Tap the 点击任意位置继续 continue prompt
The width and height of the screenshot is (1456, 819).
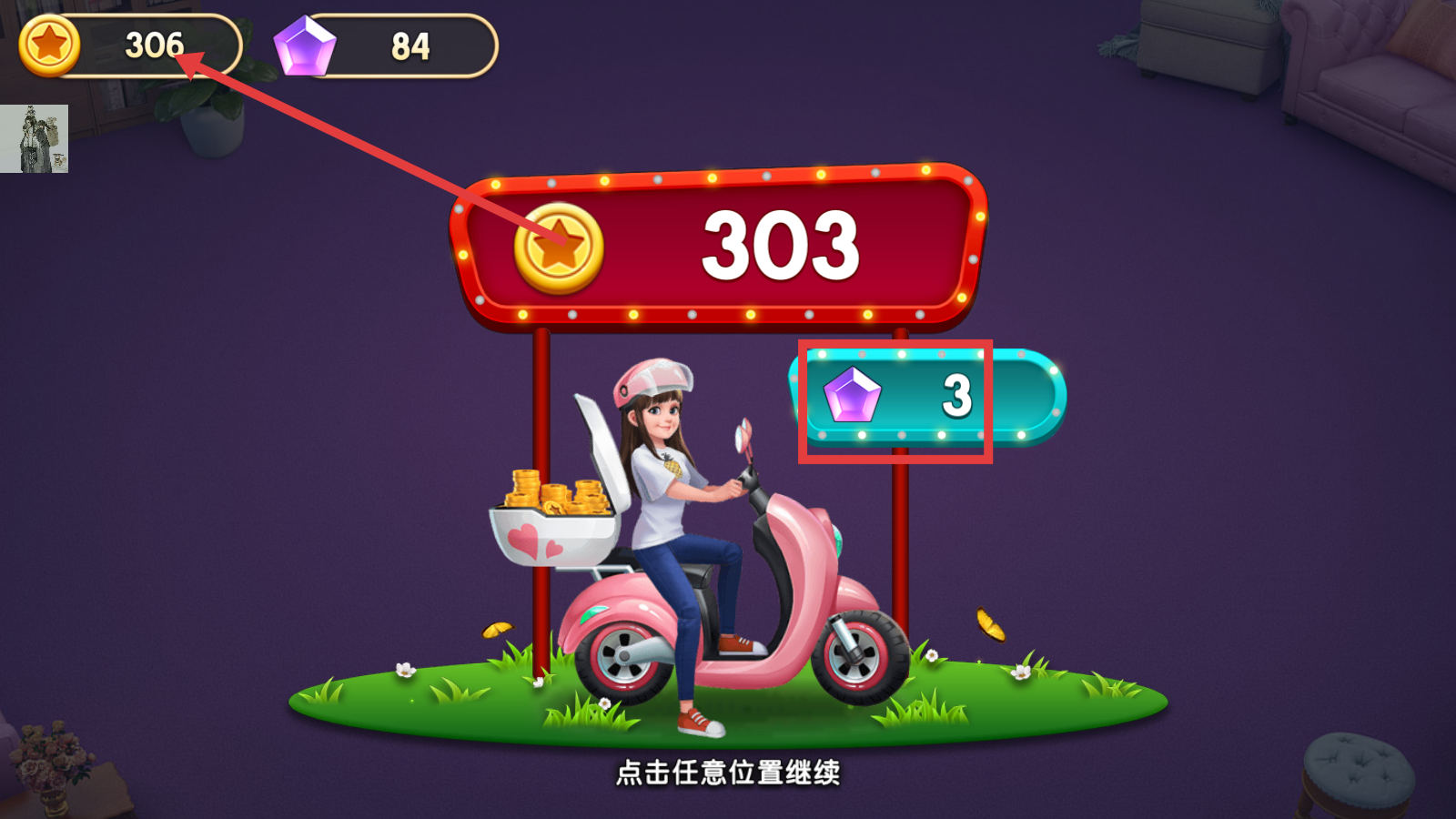coord(728,774)
